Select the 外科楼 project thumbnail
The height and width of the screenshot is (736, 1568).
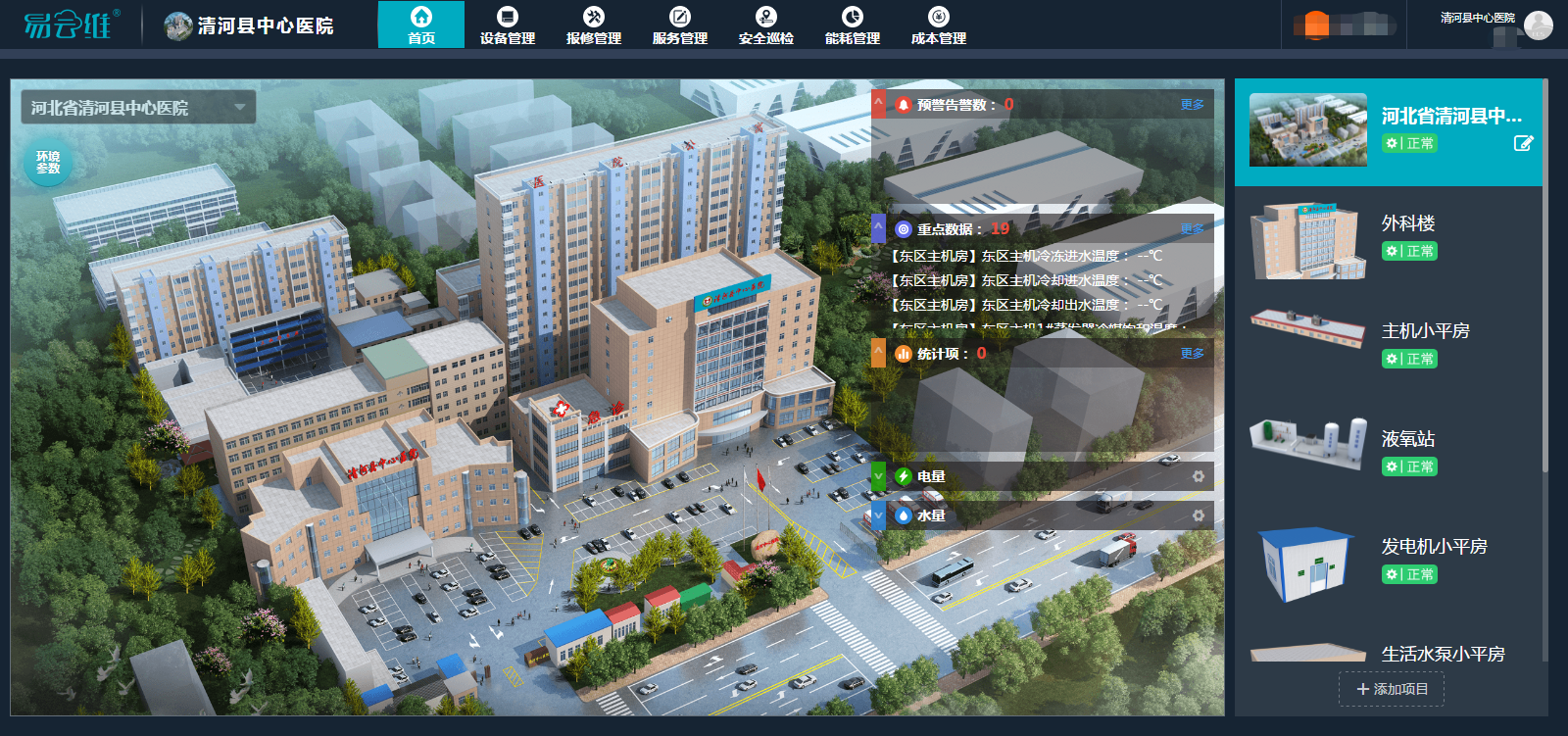pyautogui.click(x=1308, y=241)
